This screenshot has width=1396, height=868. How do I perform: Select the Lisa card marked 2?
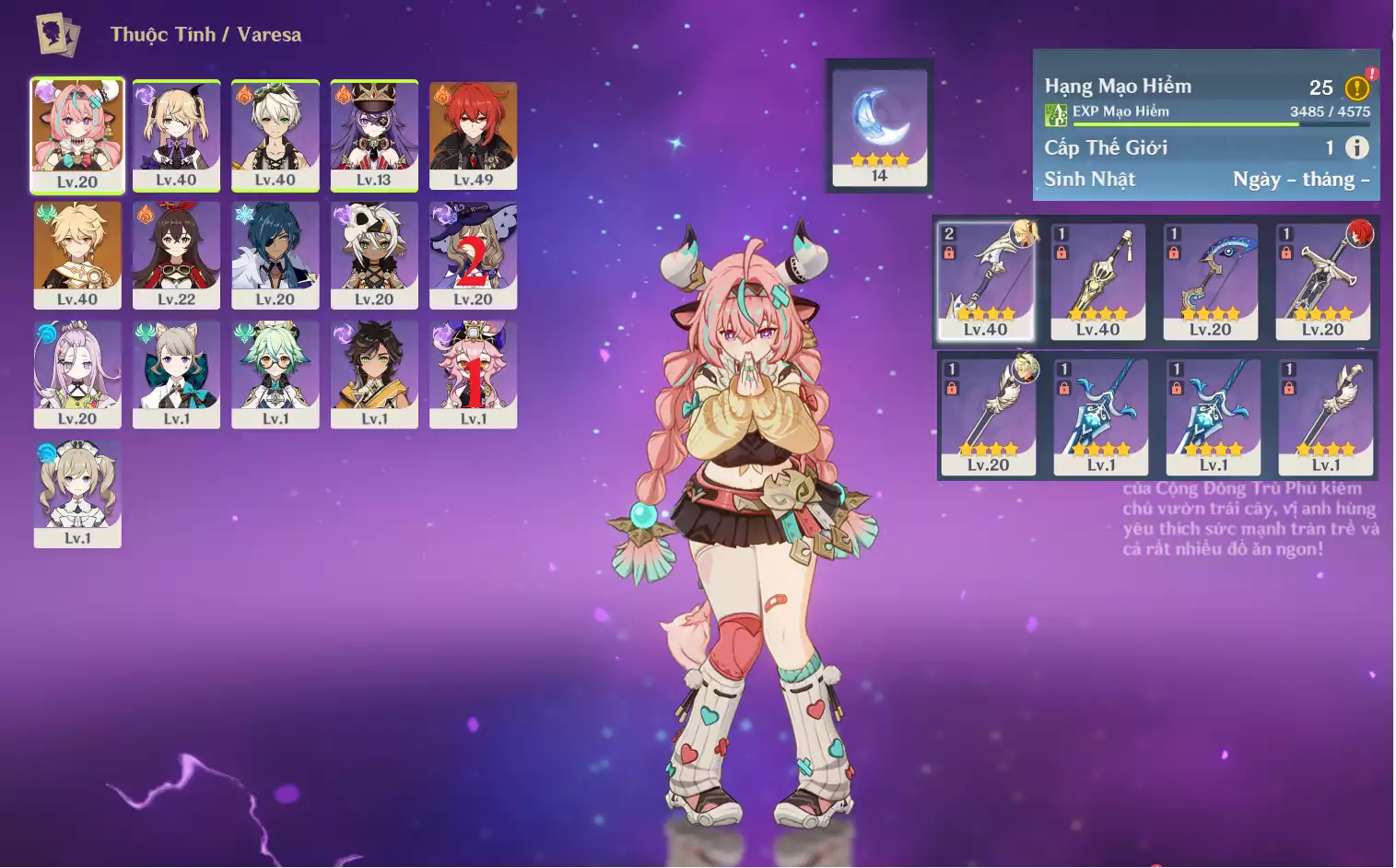coord(473,254)
